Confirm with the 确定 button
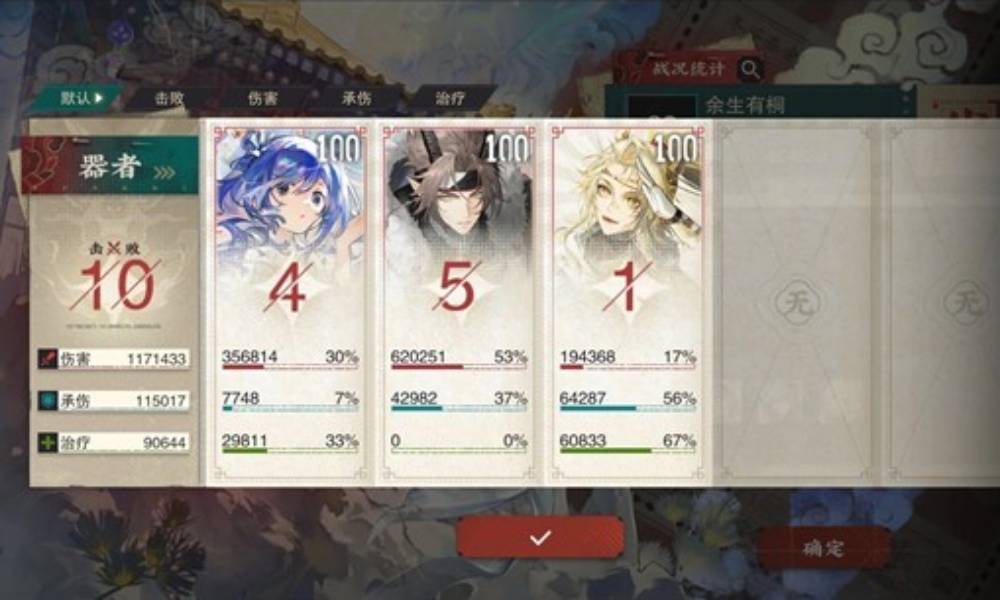This screenshot has width=1000, height=600. 823,547
